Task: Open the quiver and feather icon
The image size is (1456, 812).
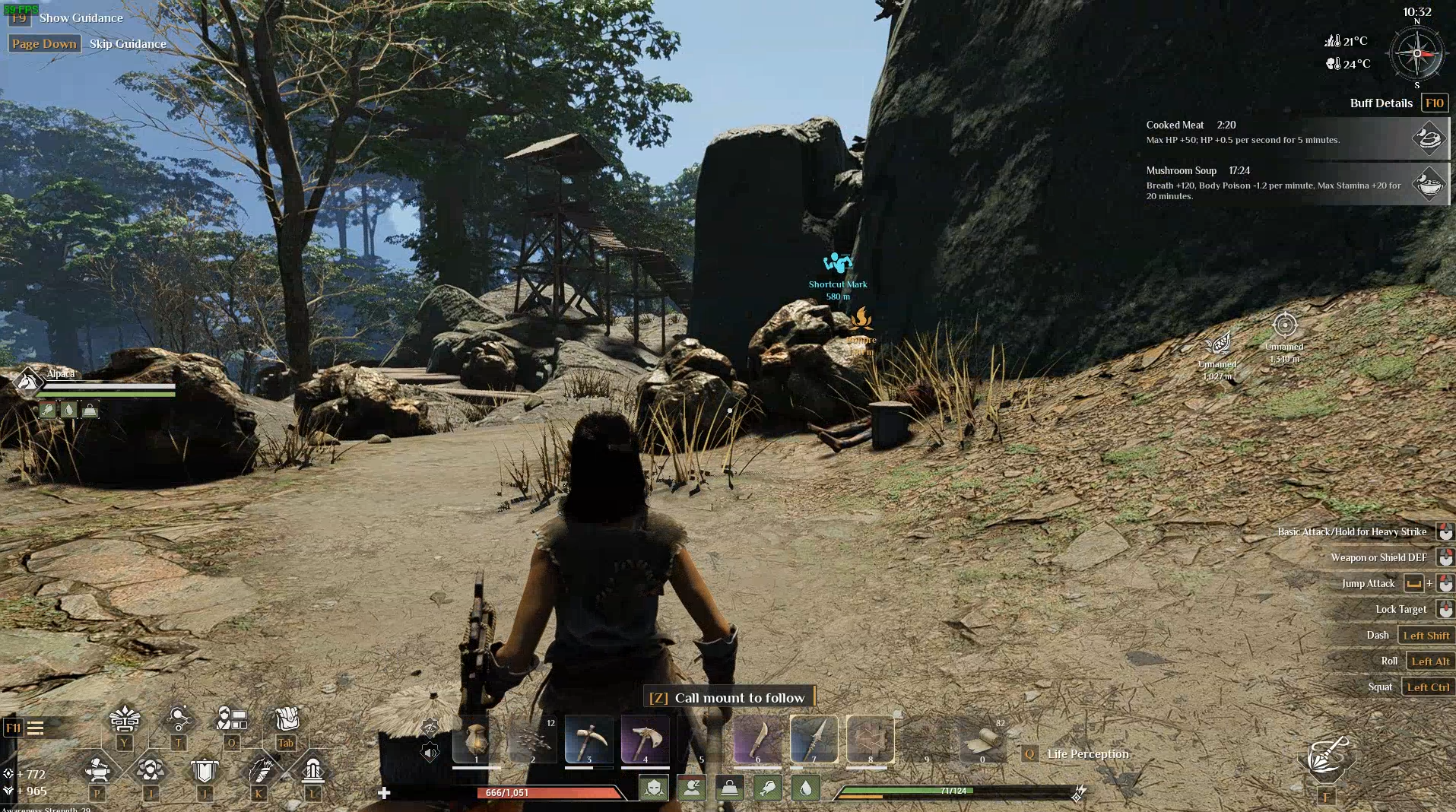Action: (259, 771)
